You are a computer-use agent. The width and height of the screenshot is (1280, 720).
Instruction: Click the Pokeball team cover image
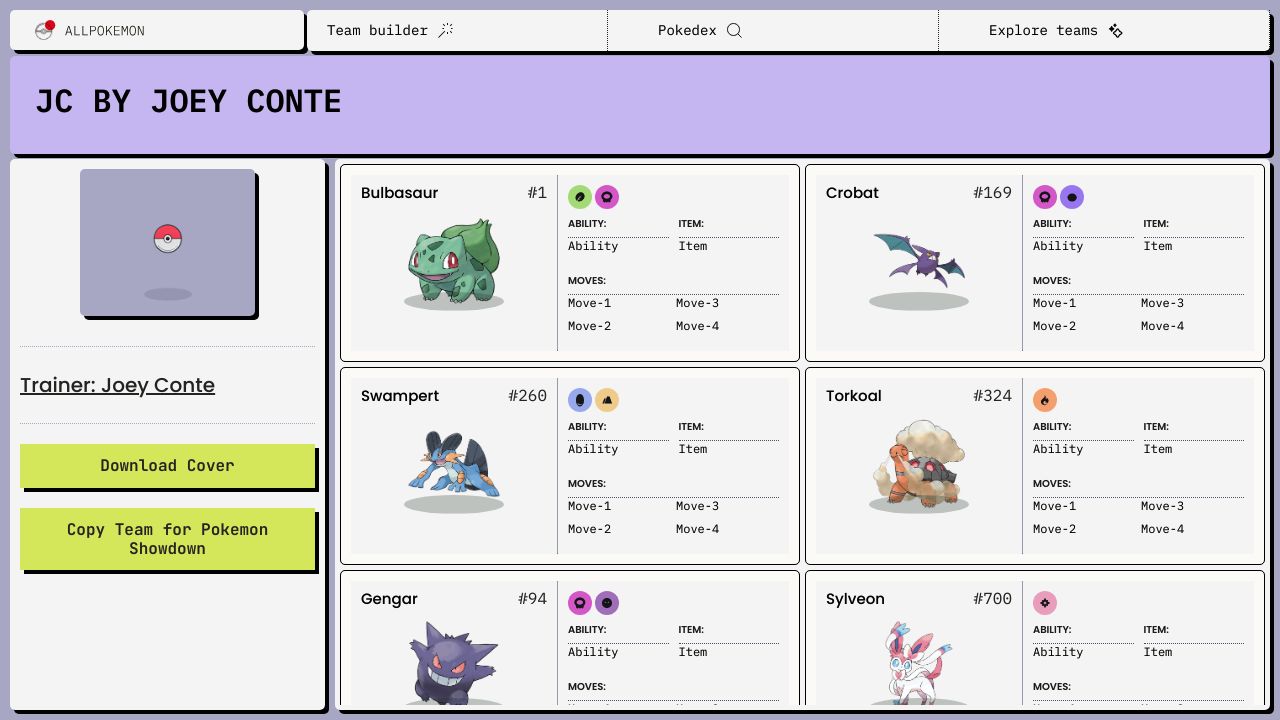pos(167,242)
